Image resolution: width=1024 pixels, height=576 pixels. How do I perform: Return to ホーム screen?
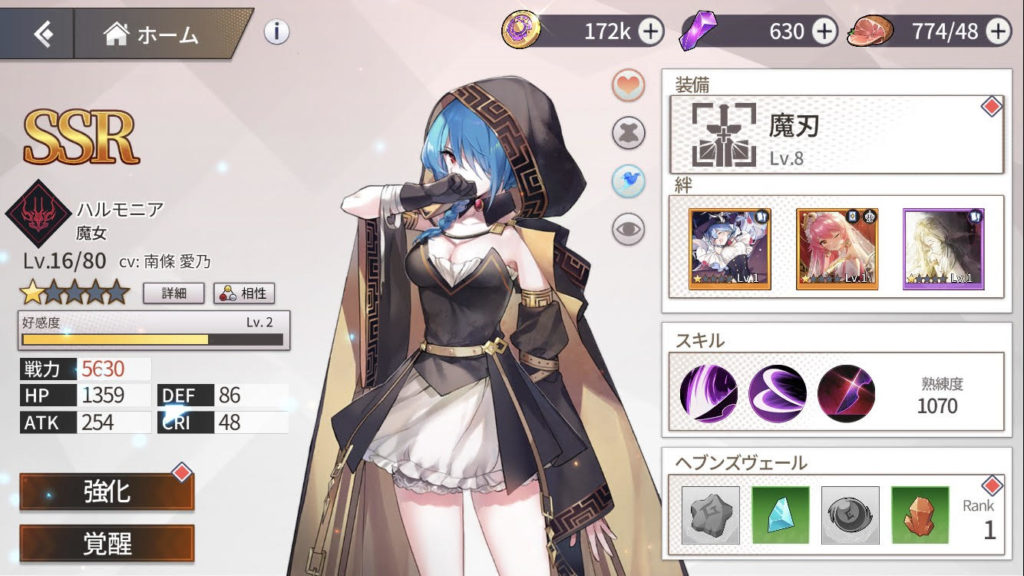point(152,34)
